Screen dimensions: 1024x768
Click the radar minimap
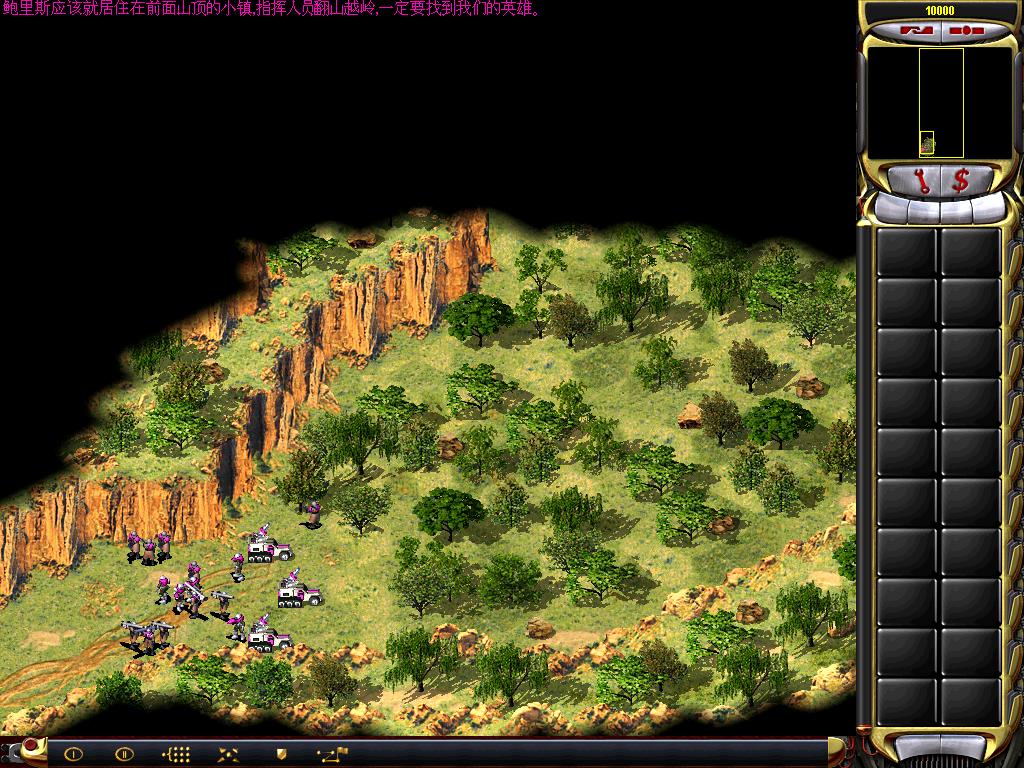(940, 103)
